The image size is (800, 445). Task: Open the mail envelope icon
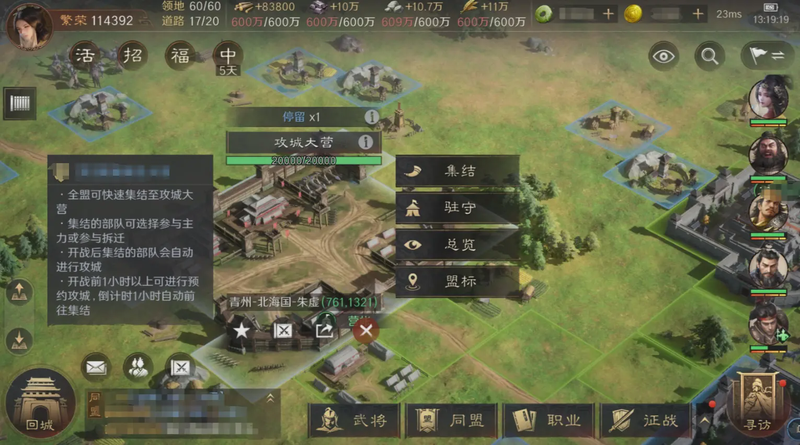point(96,368)
